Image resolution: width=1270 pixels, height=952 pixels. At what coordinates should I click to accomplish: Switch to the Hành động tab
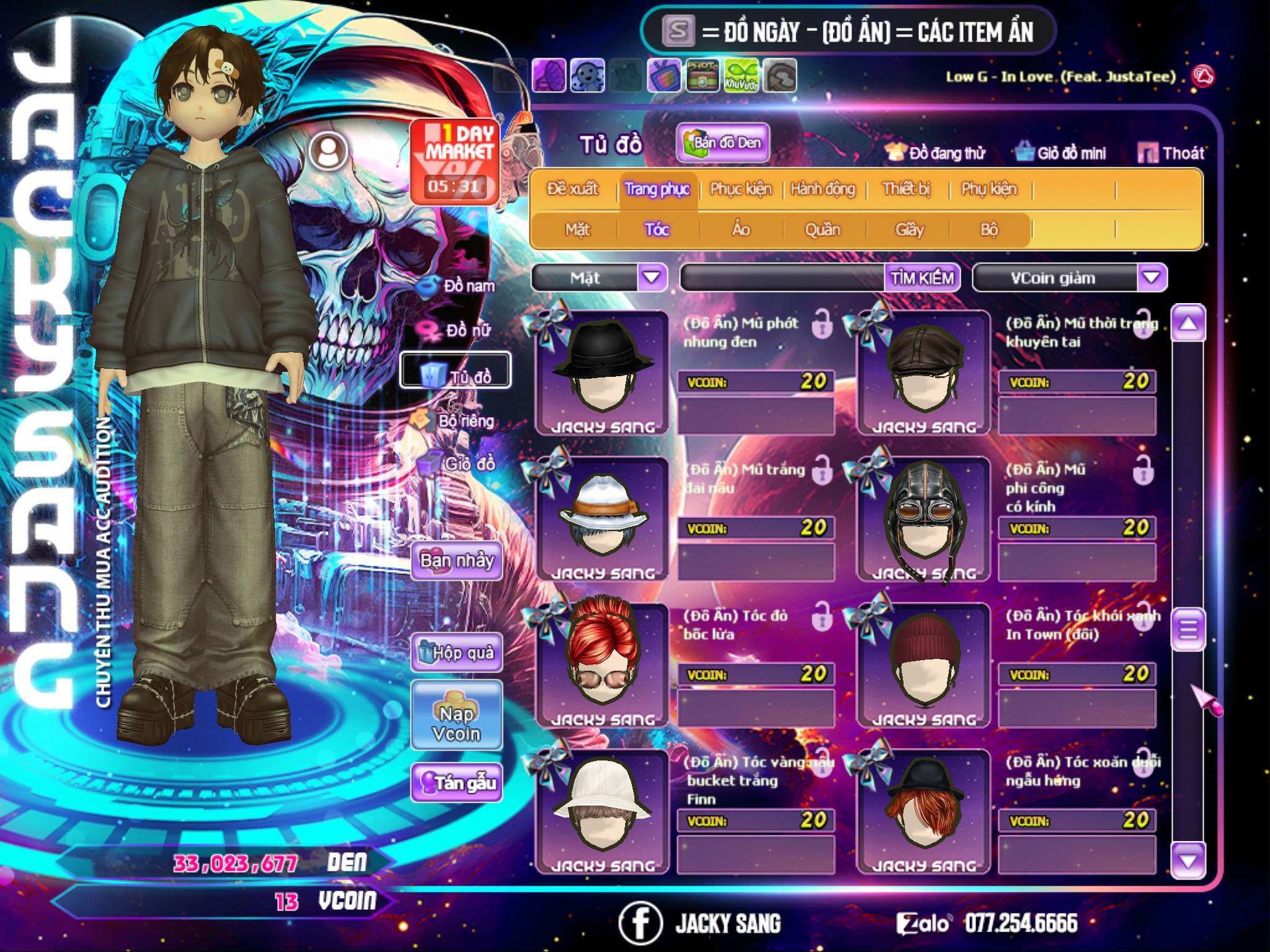click(822, 189)
